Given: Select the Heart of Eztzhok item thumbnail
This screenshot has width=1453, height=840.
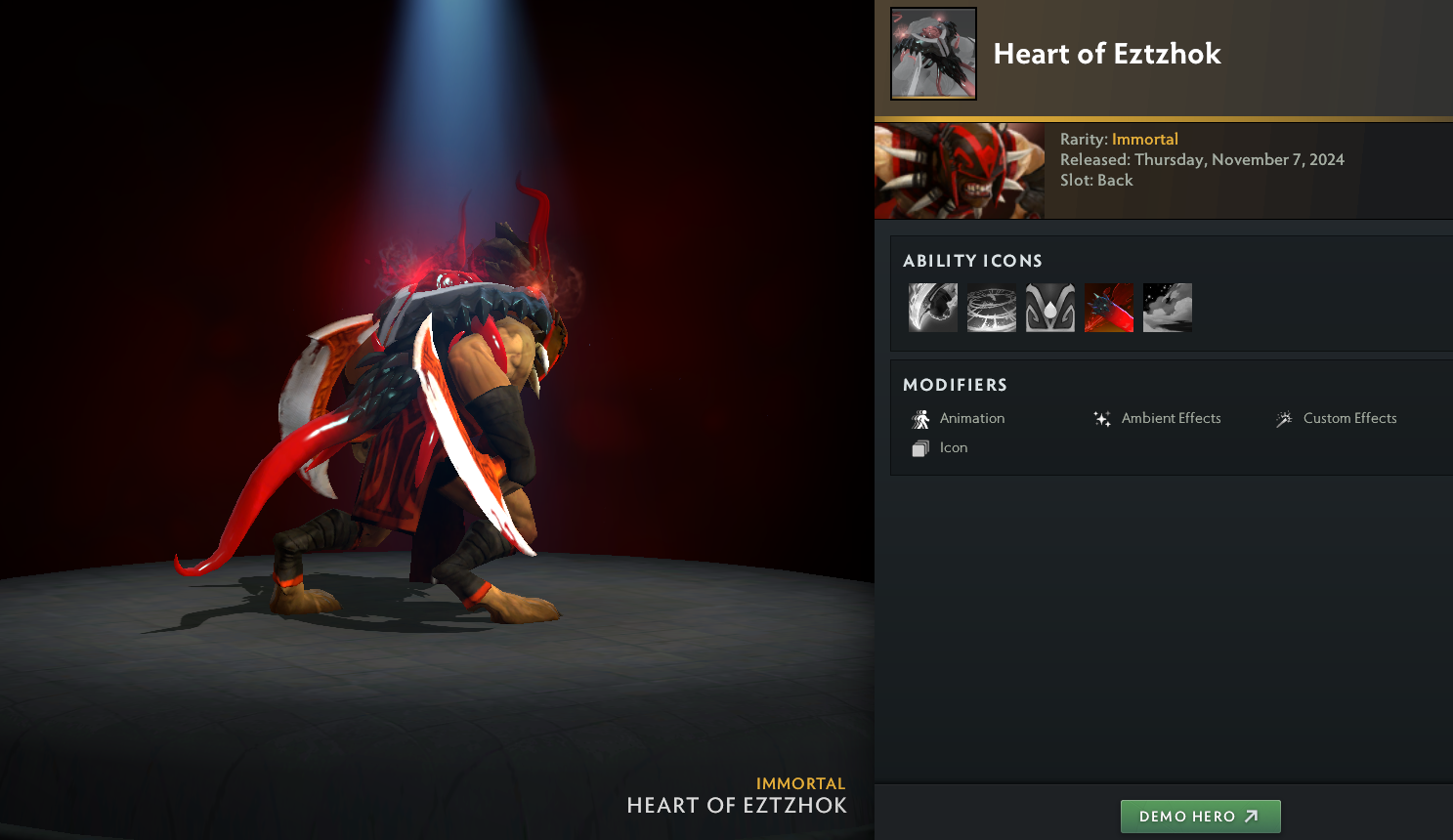Looking at the screenshot, I should click(933, 54).
